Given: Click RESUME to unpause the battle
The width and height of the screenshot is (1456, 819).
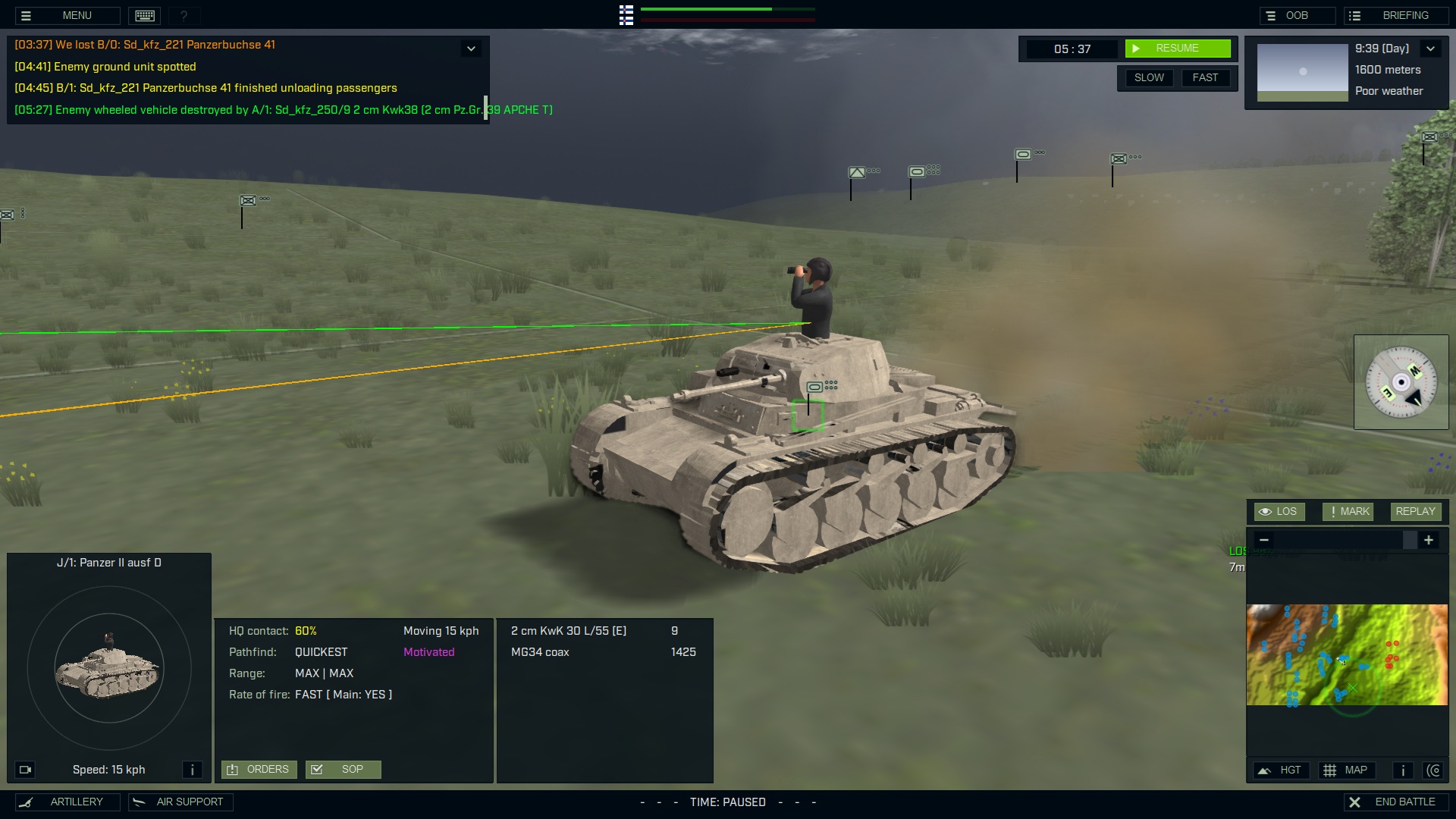Looking at the screenshot, I should 1178,48.
